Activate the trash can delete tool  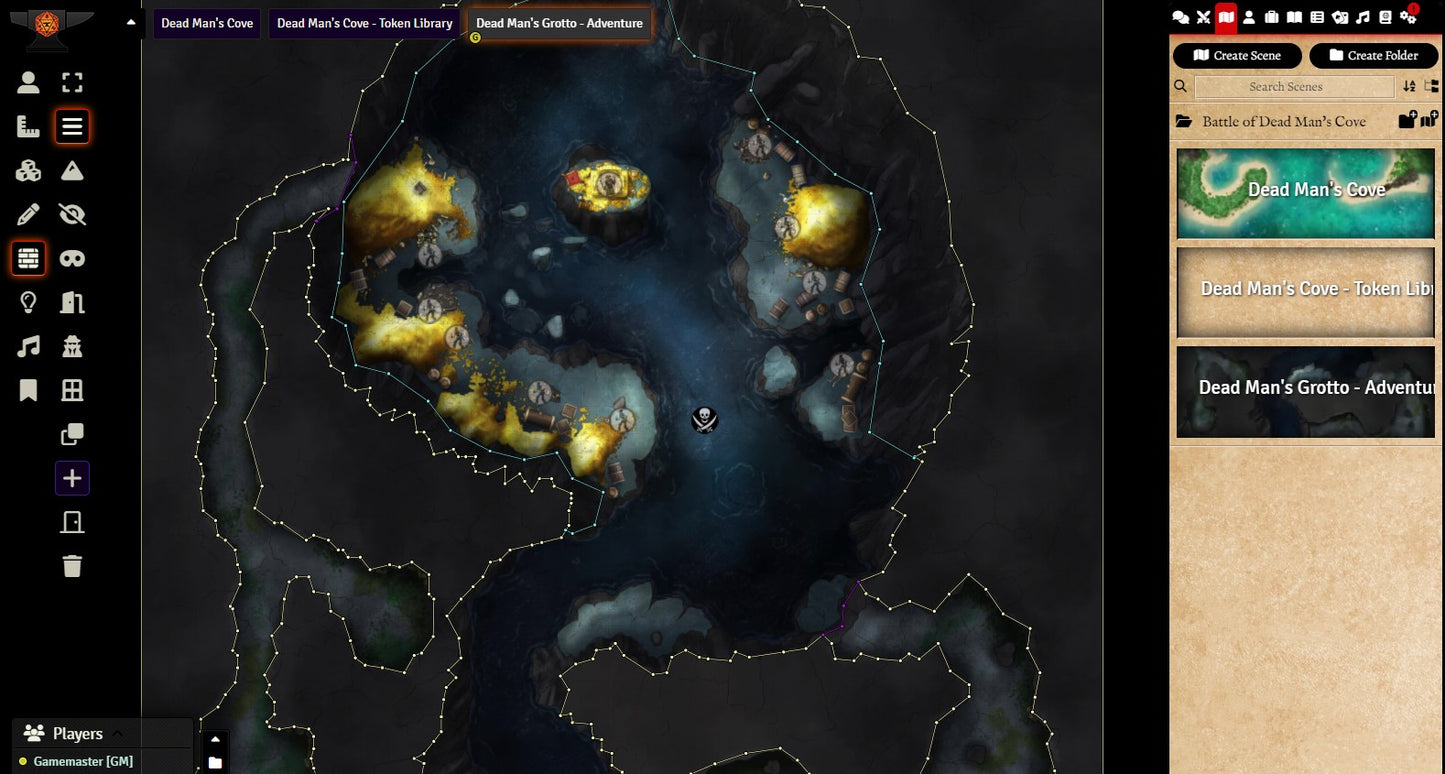click(72, 566)
